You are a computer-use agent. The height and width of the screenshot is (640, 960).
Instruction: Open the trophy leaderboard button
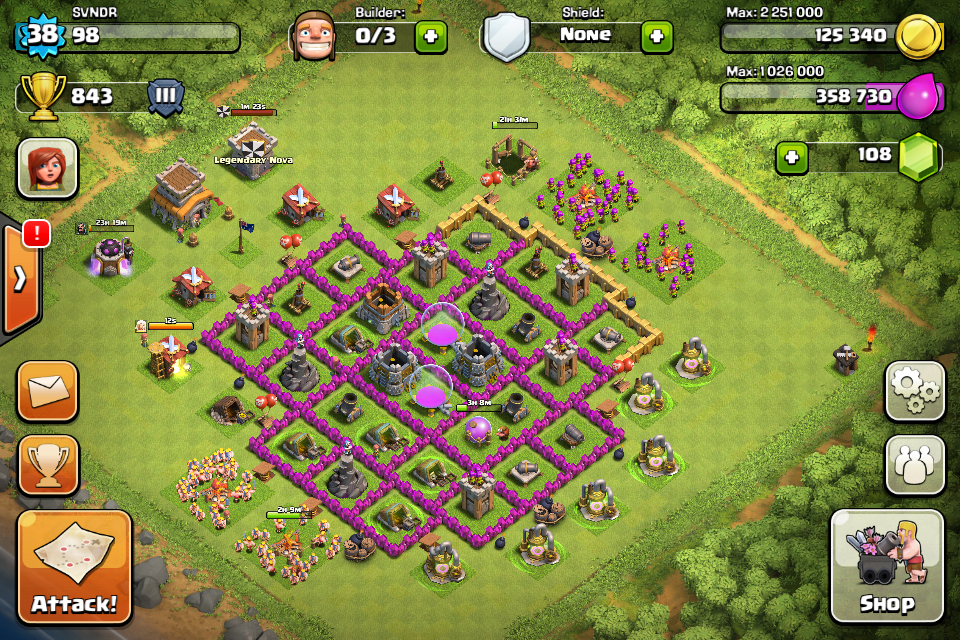point(47,465)
